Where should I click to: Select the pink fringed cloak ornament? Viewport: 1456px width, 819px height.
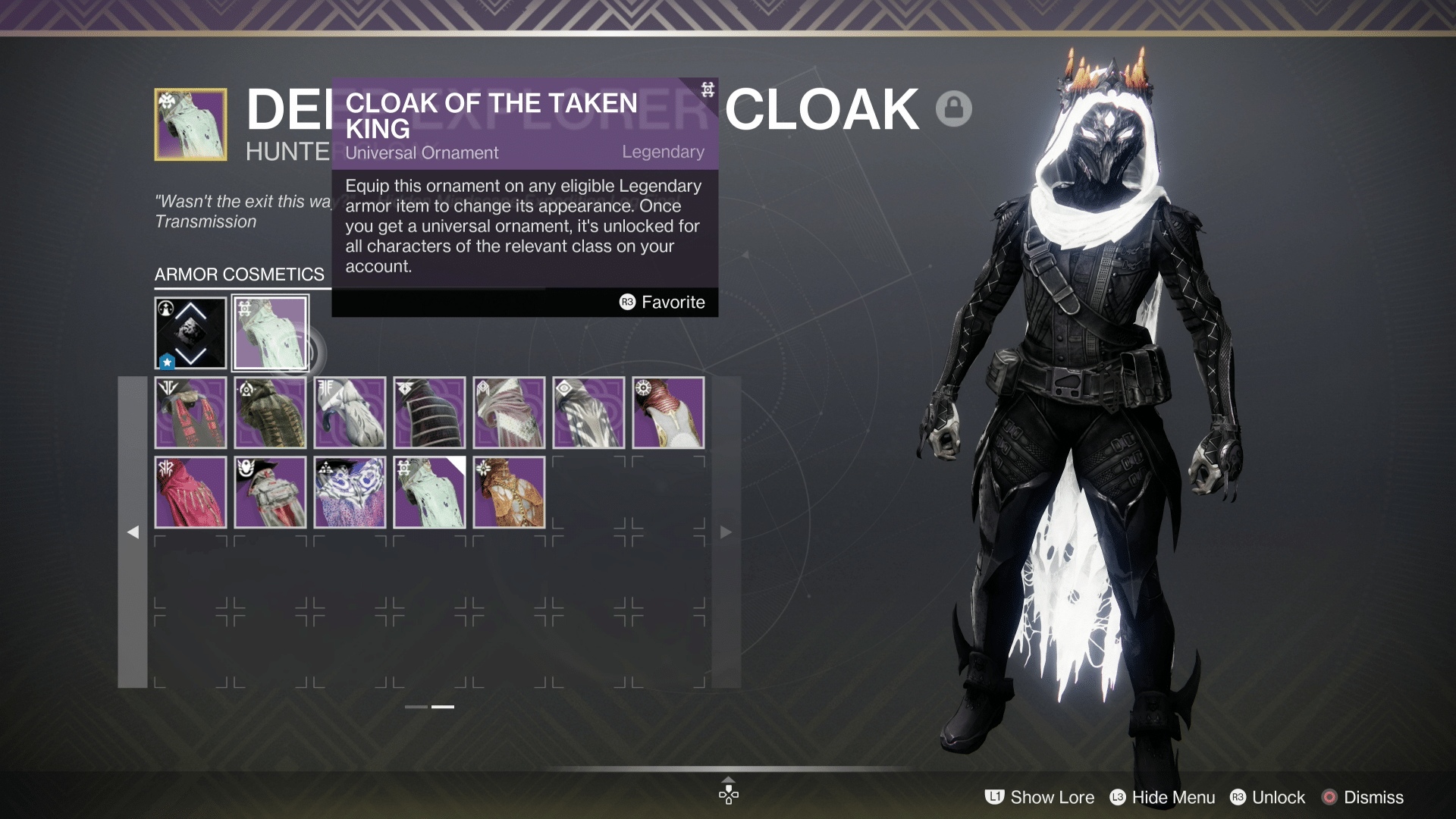click(190, 491)
